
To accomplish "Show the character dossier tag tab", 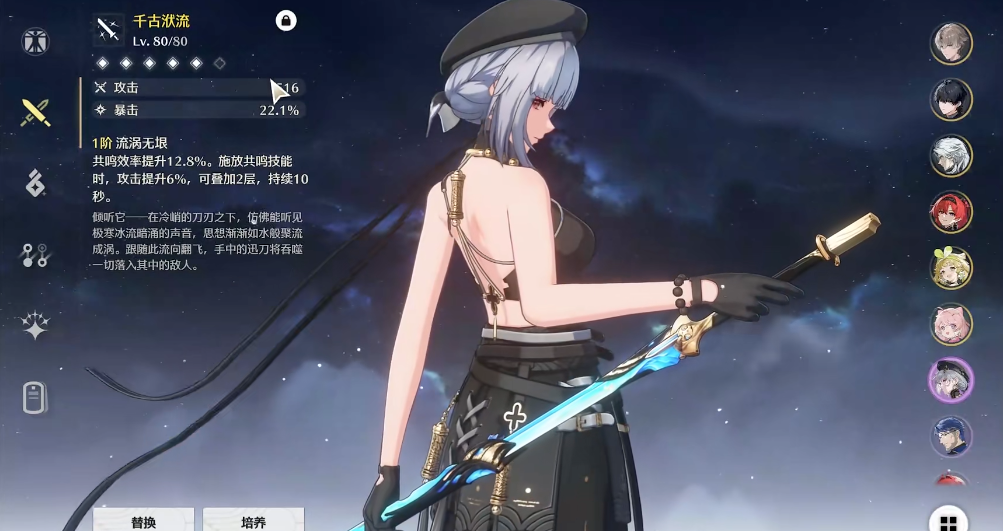I will [36, 397].
